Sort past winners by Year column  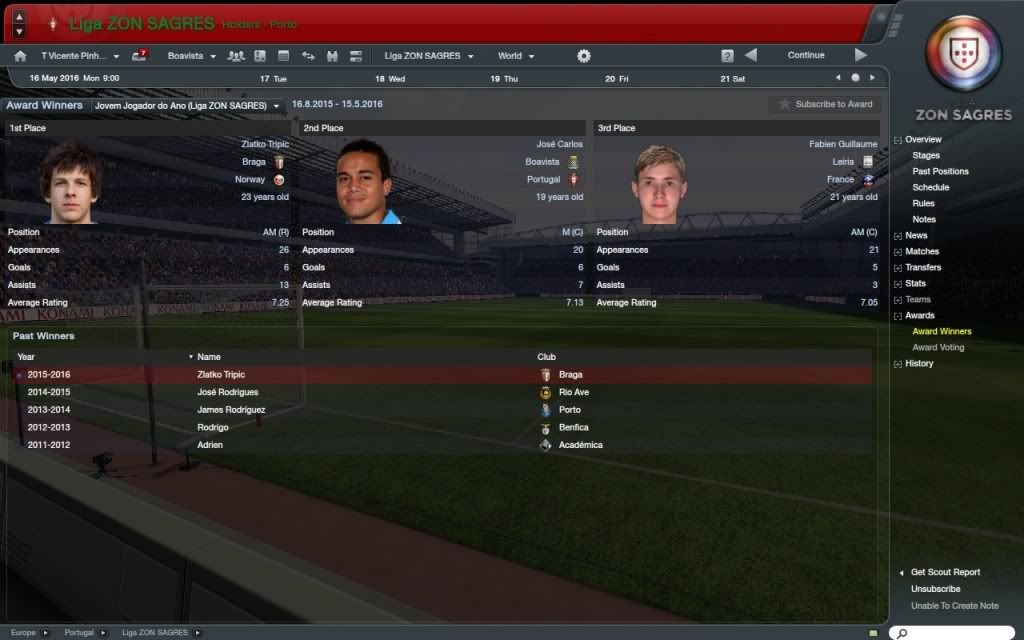26,357
